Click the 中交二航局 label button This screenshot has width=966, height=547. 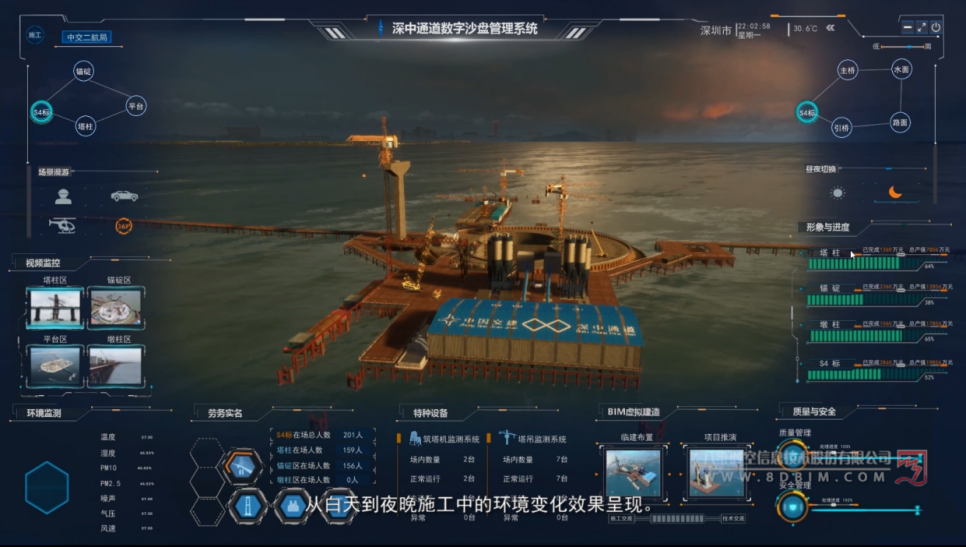[85, 37]
